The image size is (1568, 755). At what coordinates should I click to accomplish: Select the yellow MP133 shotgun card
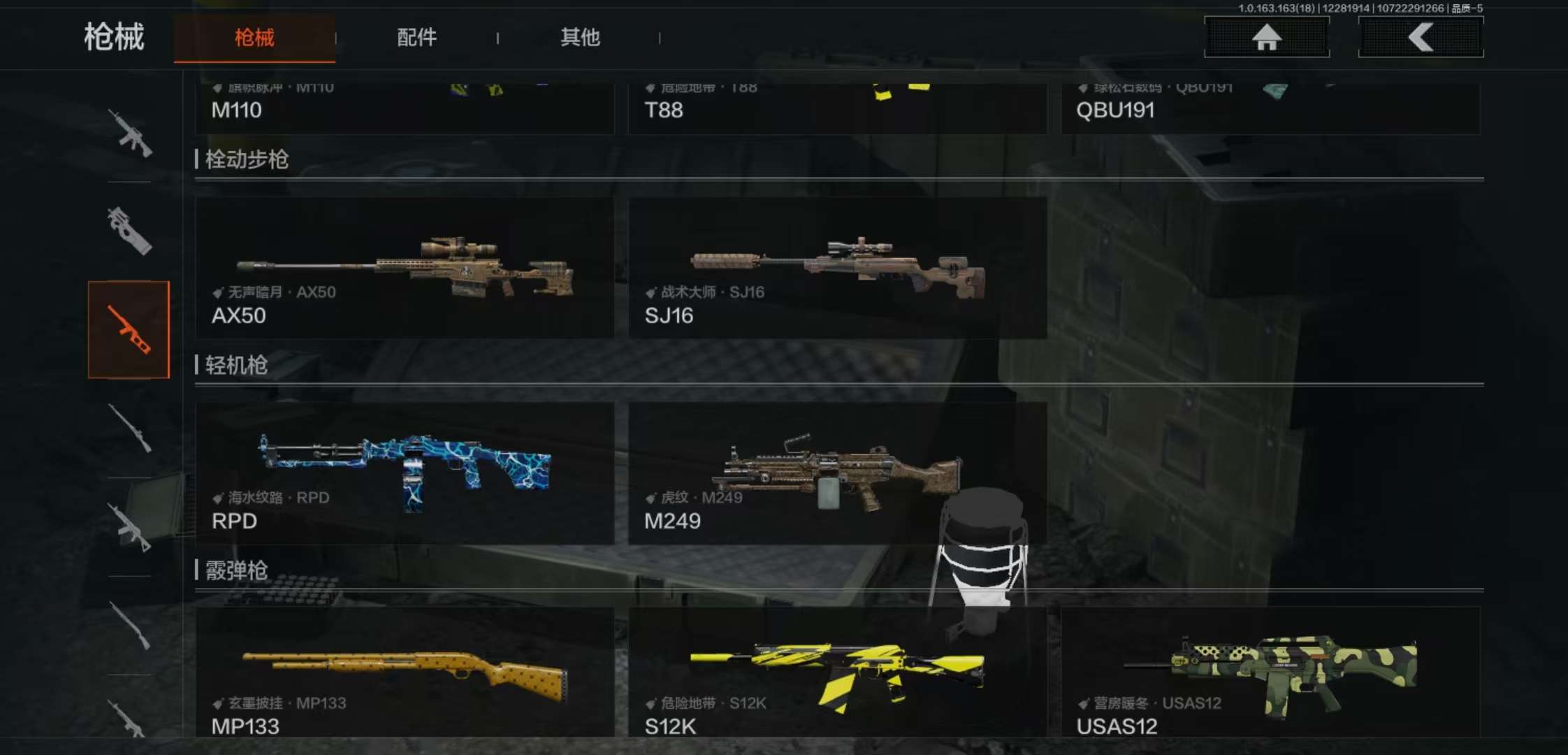point(405,673)
